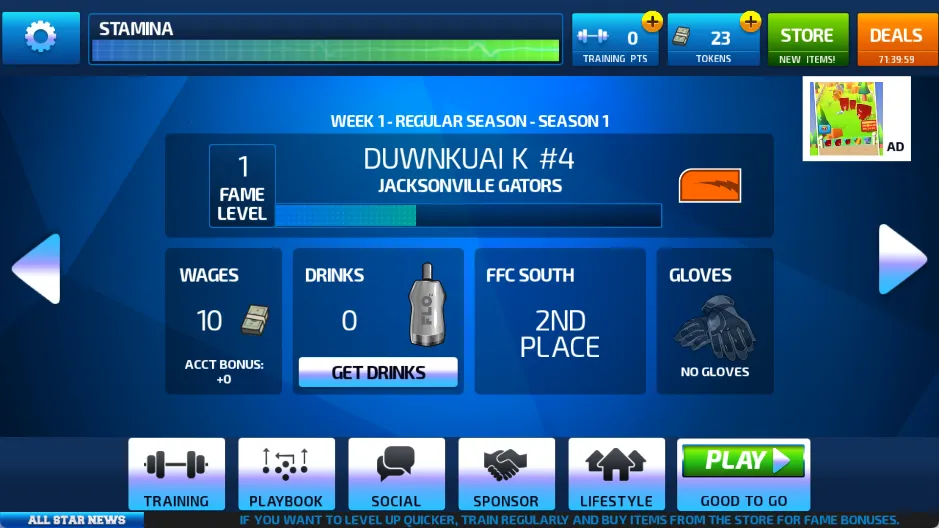This screenshot has height=528, width=939.
Task: Go to the previous screen with left arrow
Action: 37,268
